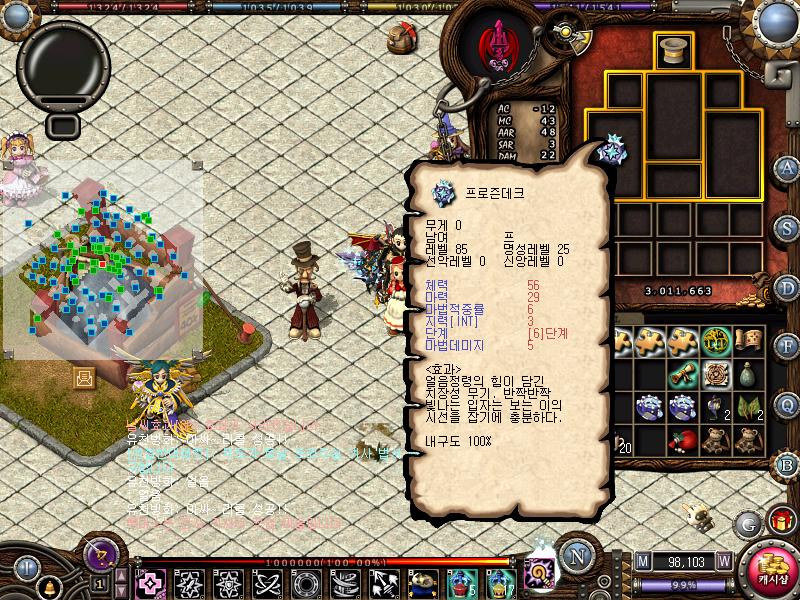Click the red gift box icon
Screen dimensions: 800x600
779,520
